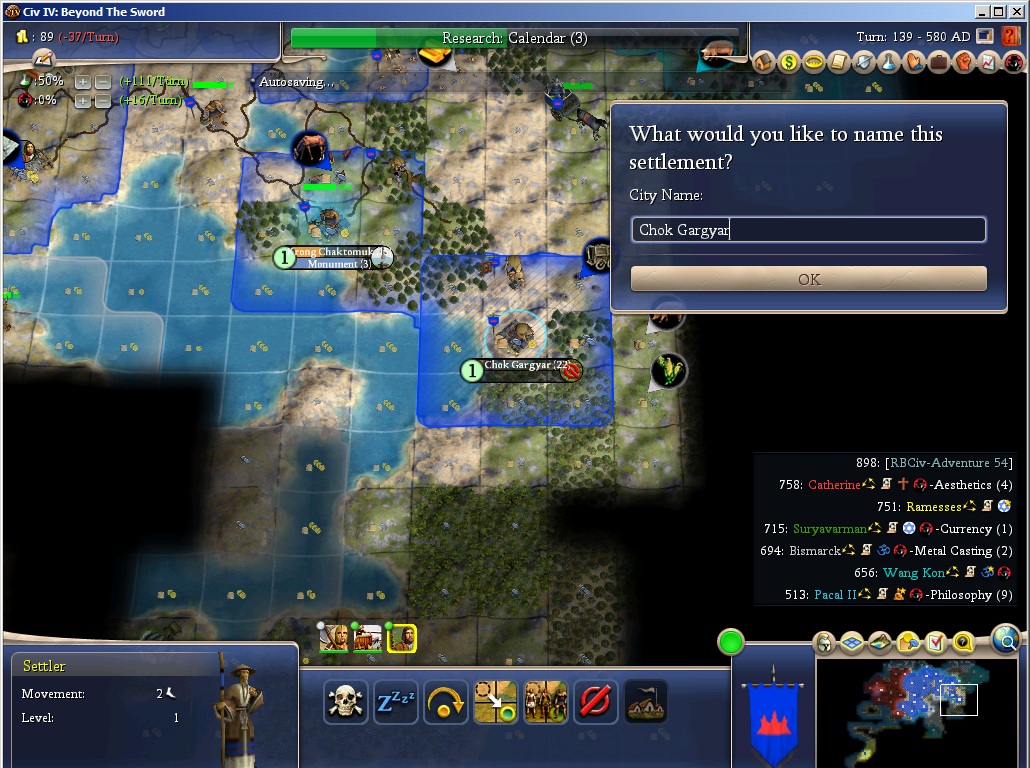Open the Research Calendar progress bar
This screenshot has width=1030, height=768.
(515, 38)
